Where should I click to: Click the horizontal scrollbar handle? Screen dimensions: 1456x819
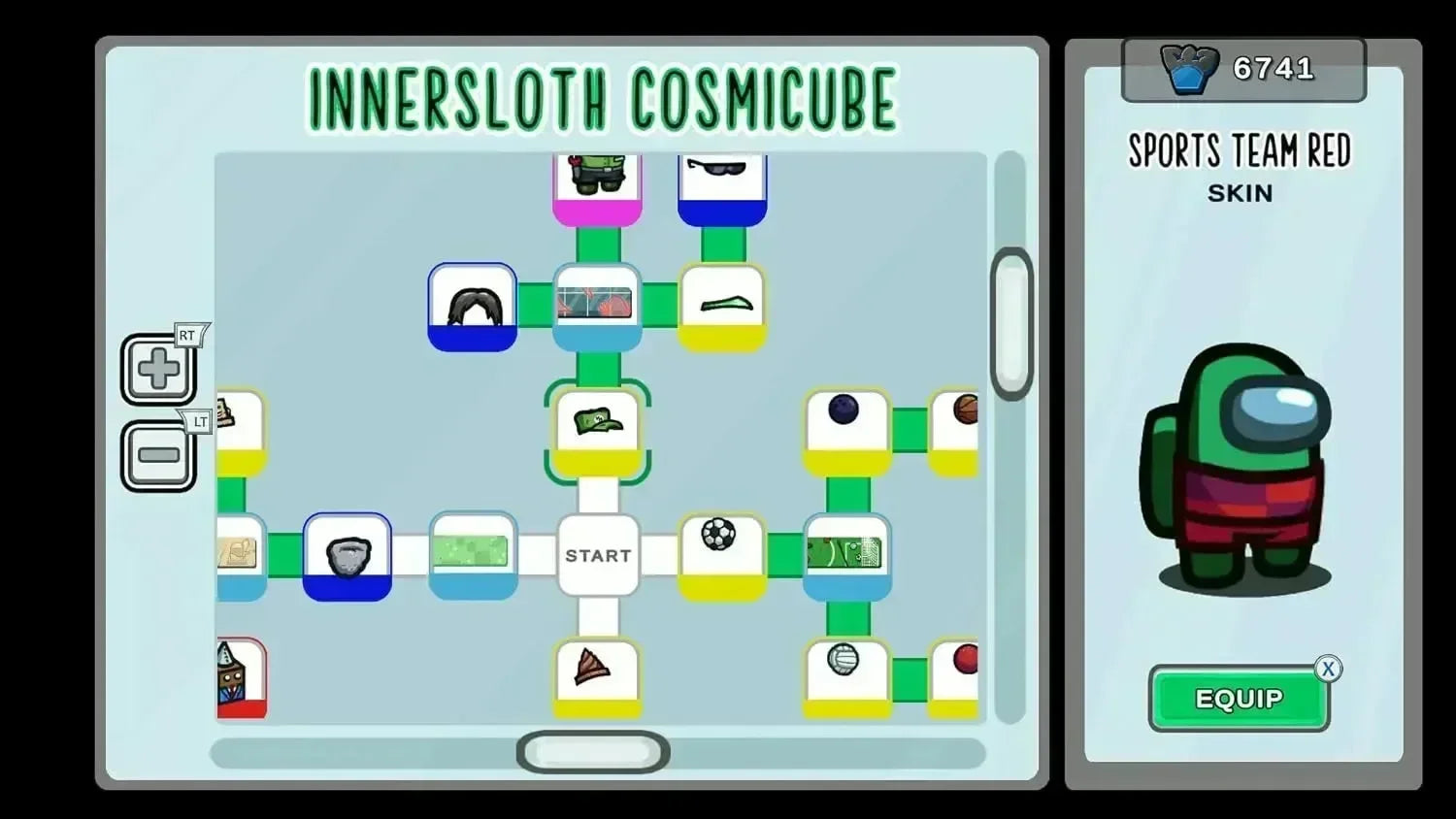(593, 752)
